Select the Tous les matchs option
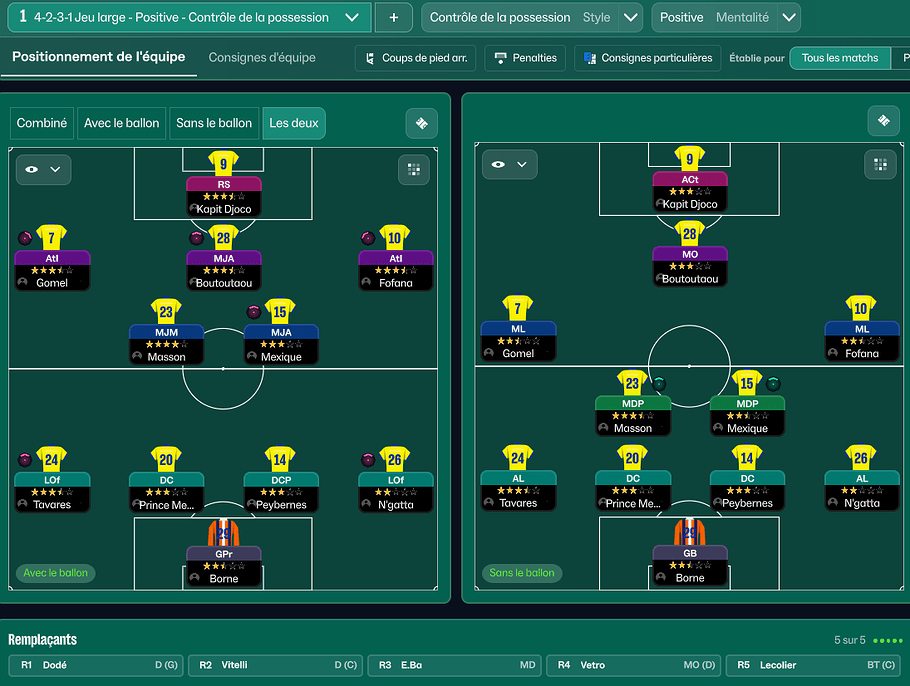910x686 pixels. (840, 58)
